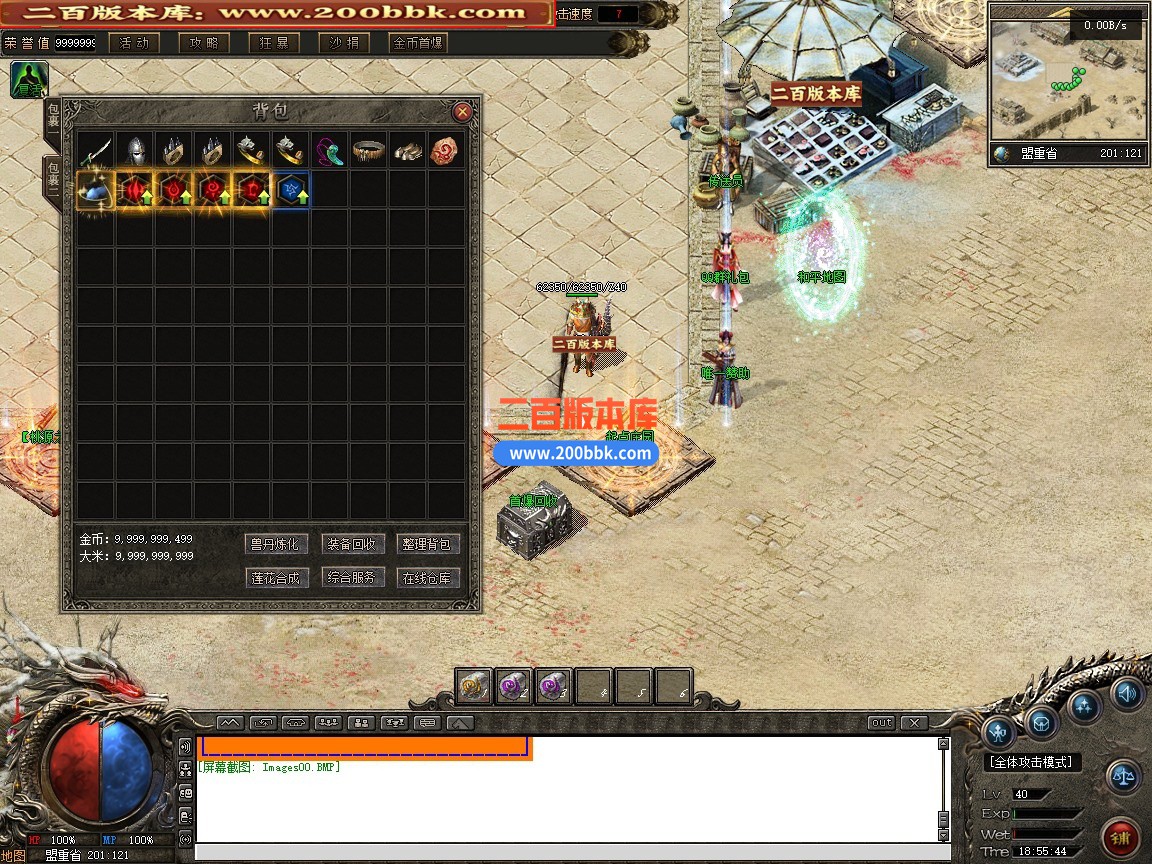Open 莲花合成 lotus synthesis
Screen dimensions: 1152x864
(x=274, y=577)
